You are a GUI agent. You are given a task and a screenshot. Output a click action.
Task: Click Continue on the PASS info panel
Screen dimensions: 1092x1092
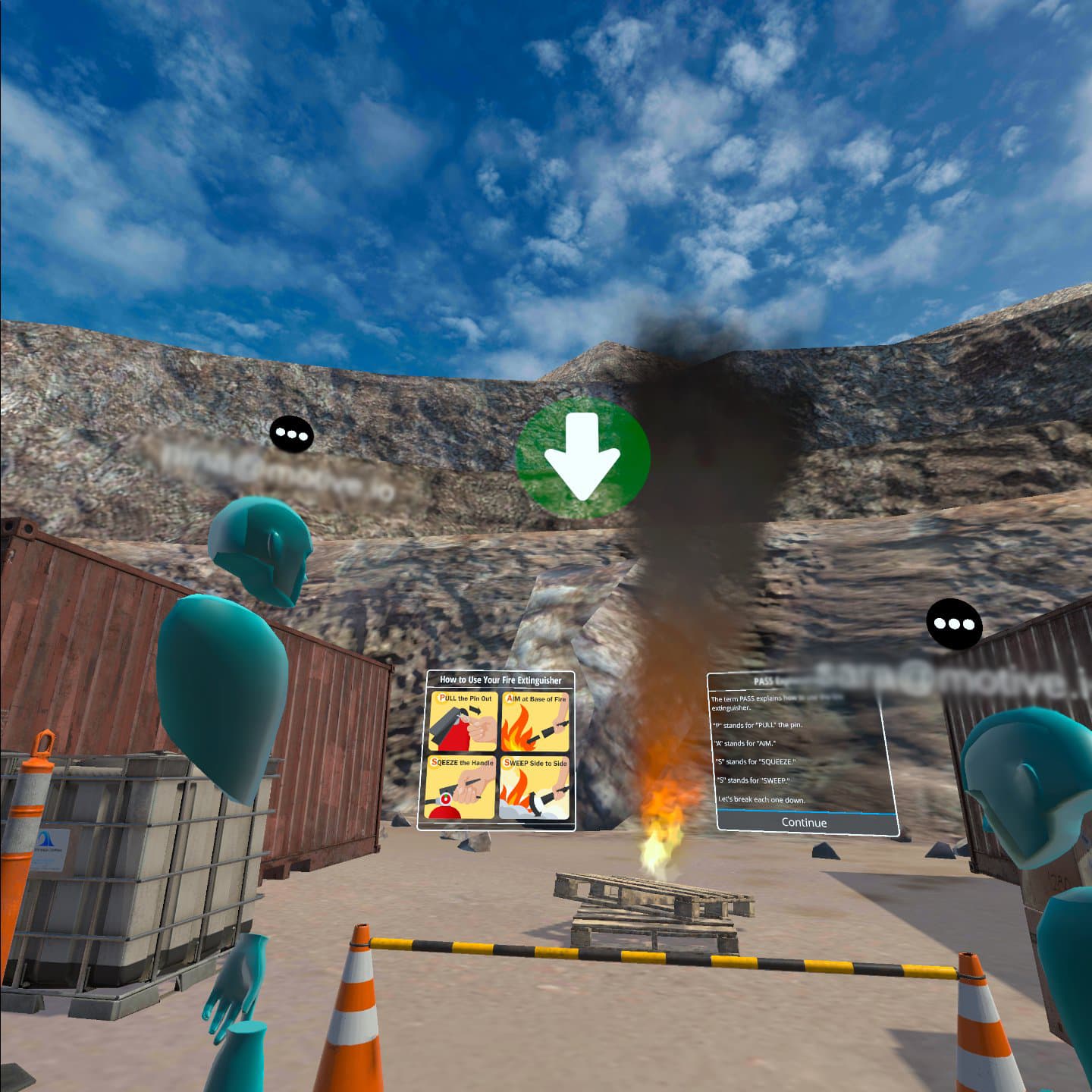[x=804, y=823]
